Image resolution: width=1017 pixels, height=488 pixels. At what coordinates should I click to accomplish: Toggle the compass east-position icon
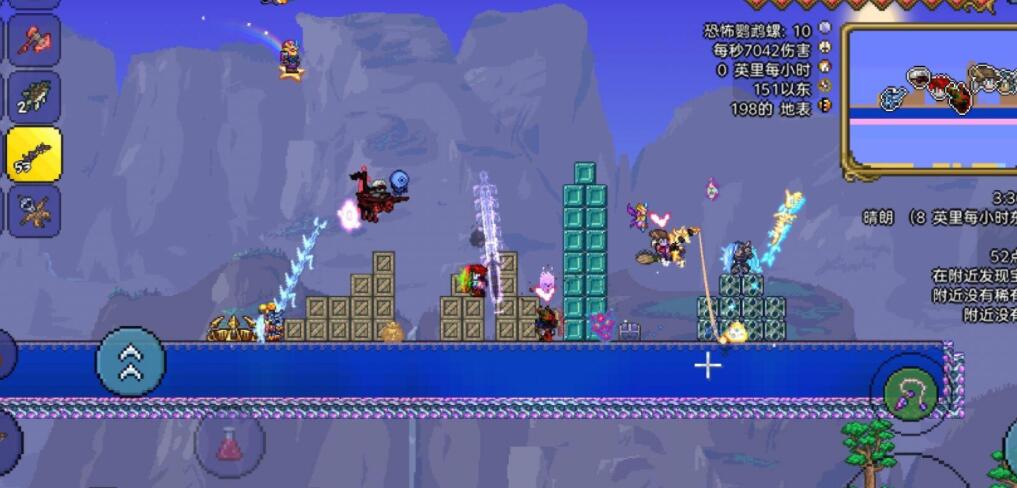(x=825, y=87)
